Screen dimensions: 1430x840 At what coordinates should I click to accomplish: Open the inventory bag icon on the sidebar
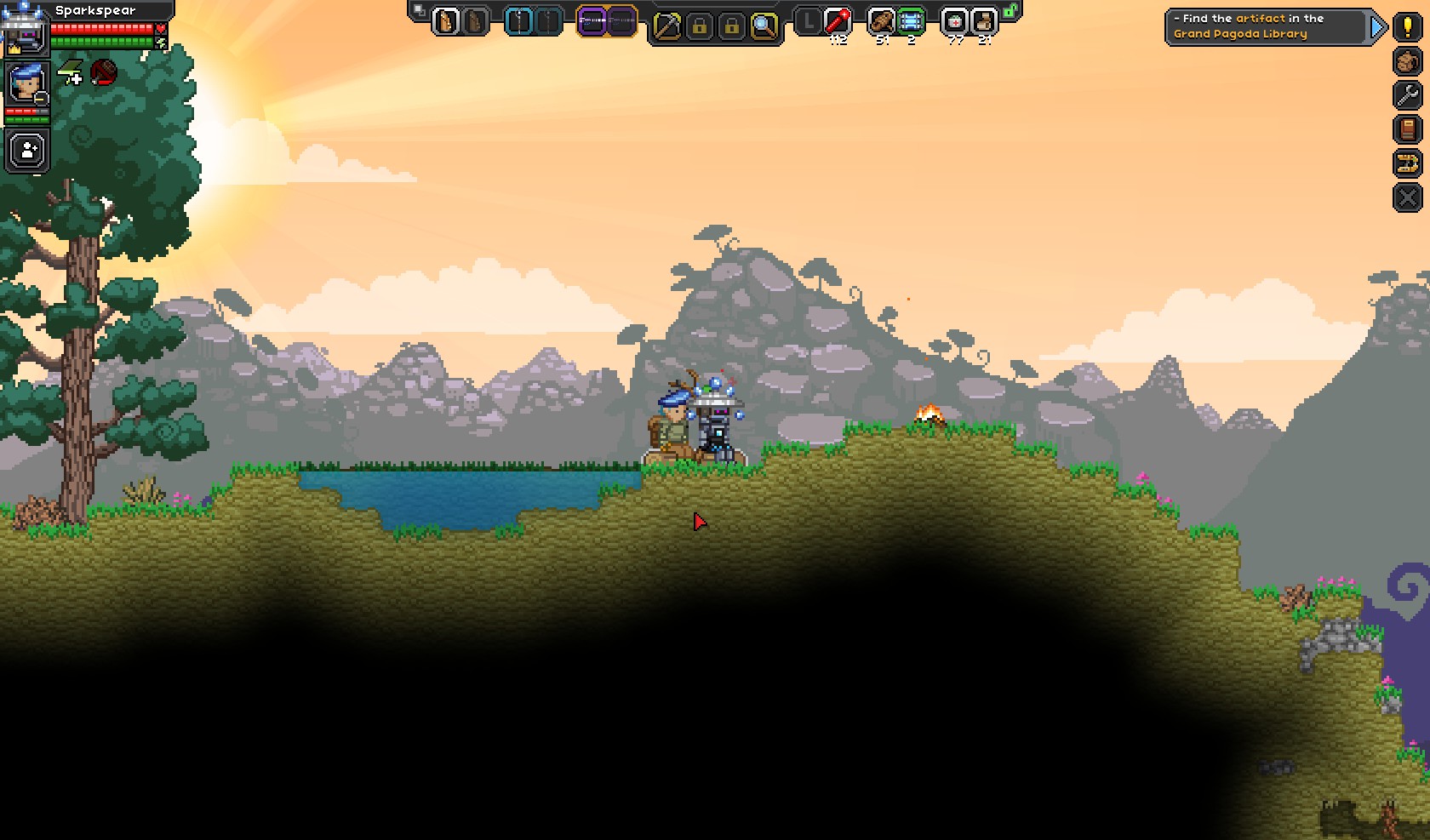(1407, 62)
